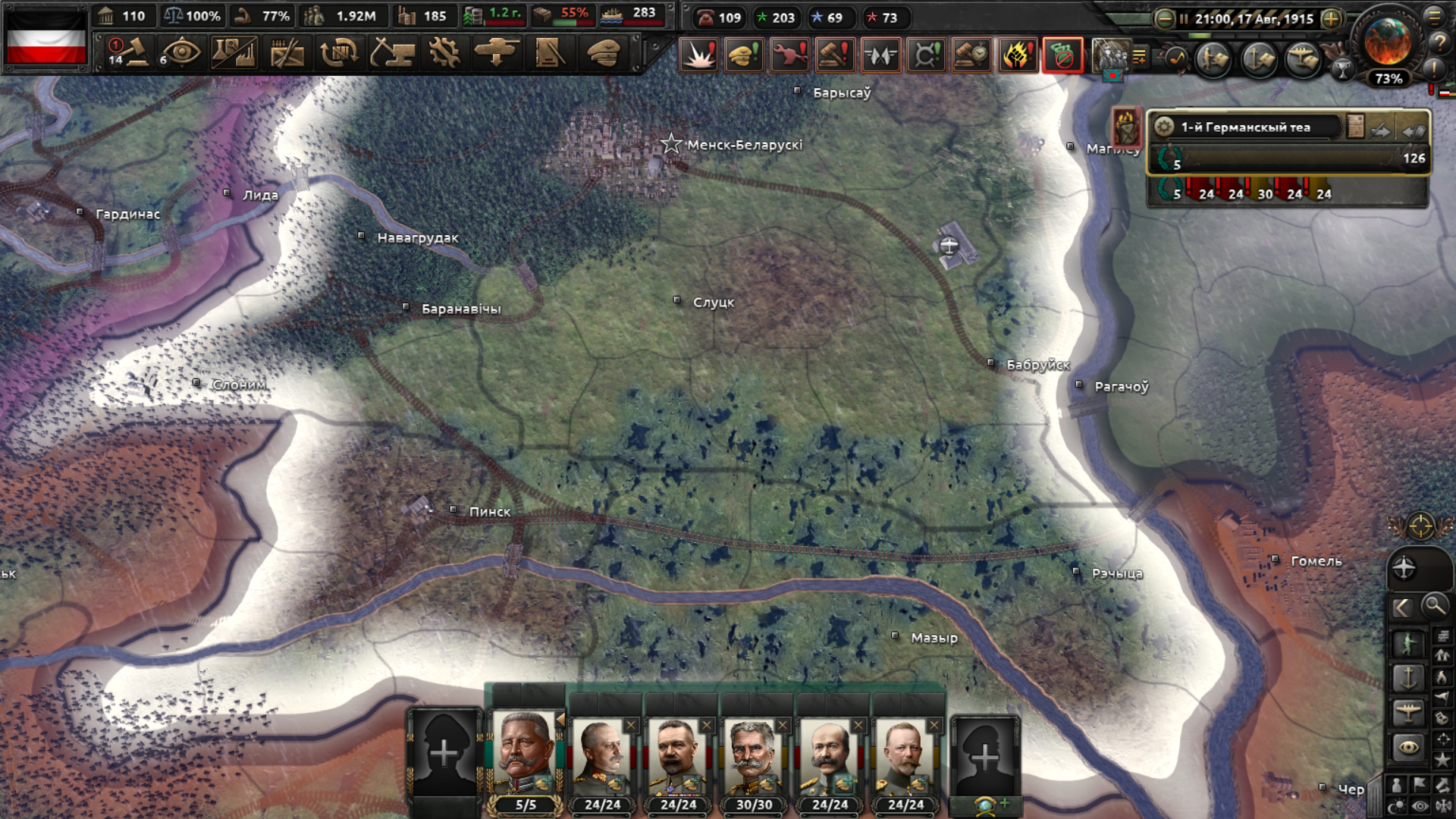Image resolution: width=1456 pixels, height=819 pixels.
Task: Open the intelligence agency eye icon
Action: pos(181,53)
